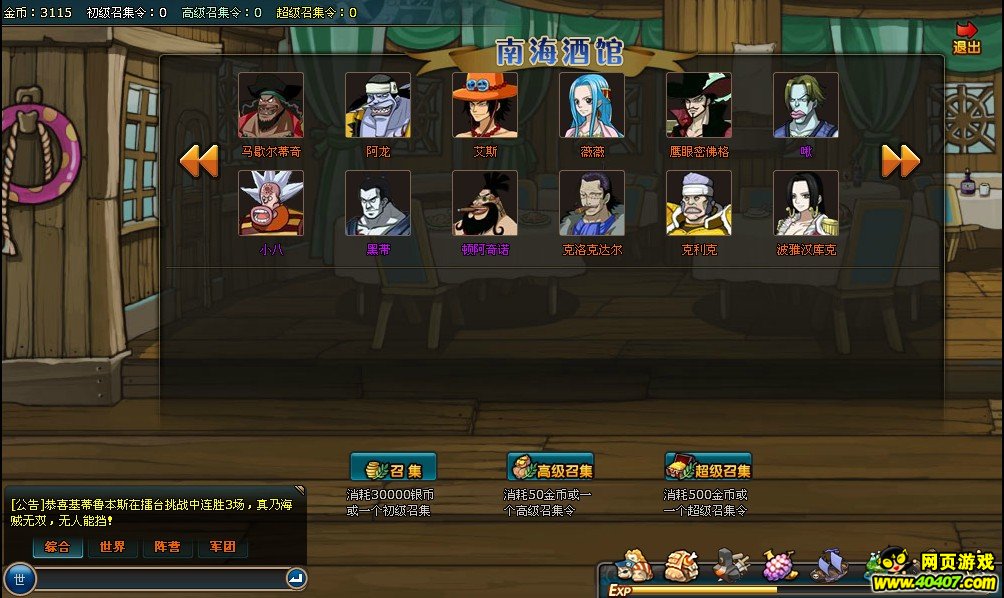Pick the 艾斯 character portrait
Viewport: 1004px width, 598px height.
coord(485,105)
